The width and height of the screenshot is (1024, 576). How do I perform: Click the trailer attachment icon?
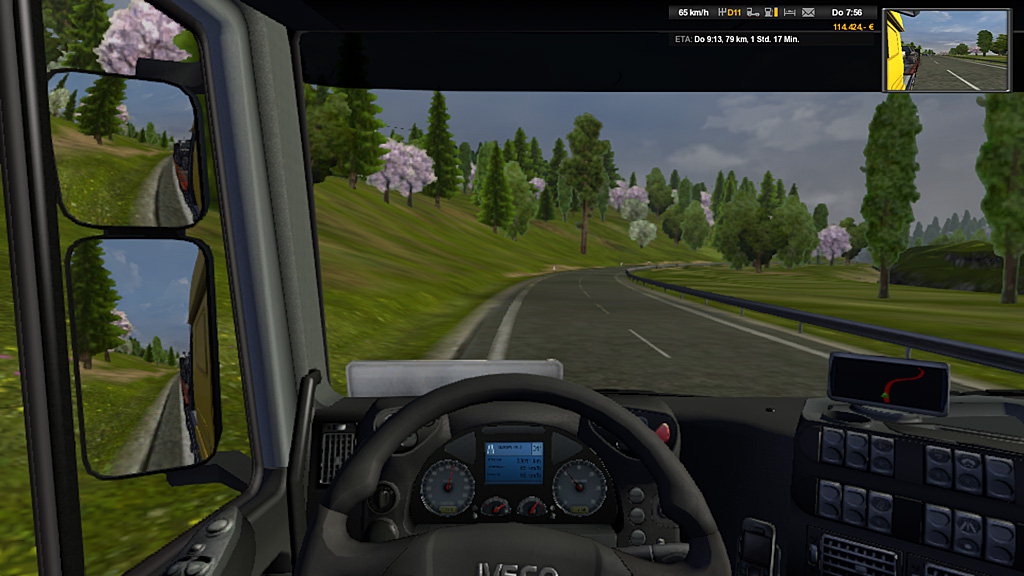(x=754, y=13)
